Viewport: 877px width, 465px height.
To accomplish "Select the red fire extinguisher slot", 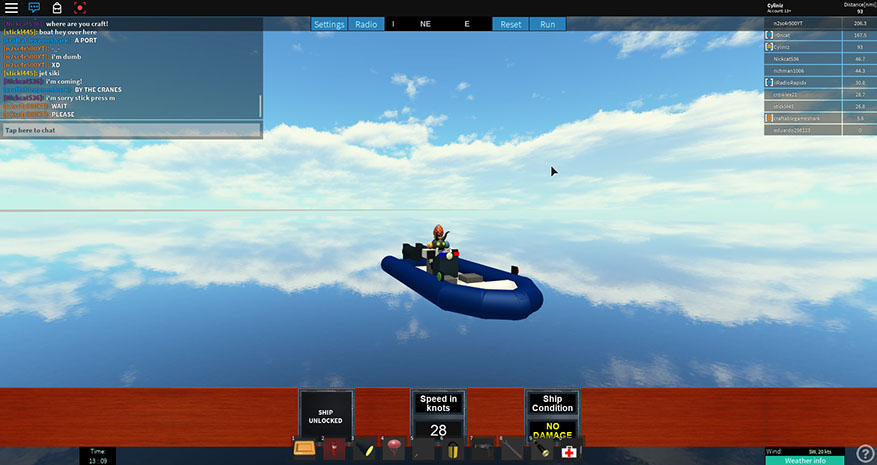I will pyautogui.click(x=336, y=449).
